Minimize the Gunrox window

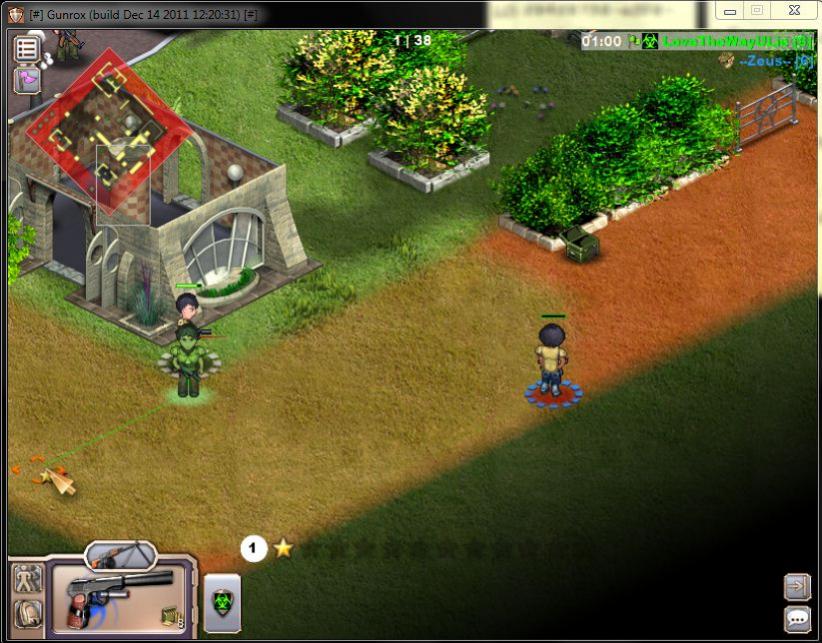click(728, 11)
